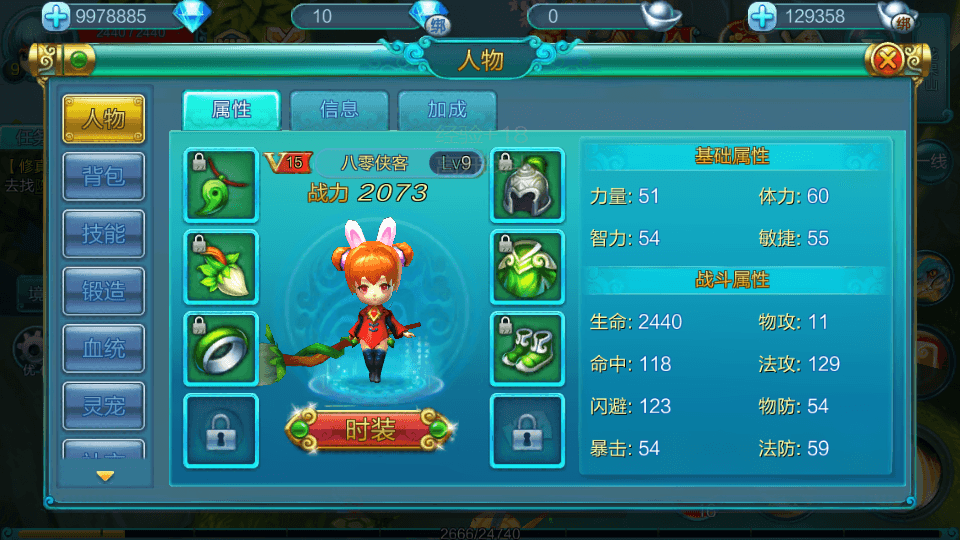Select the green jade necklace equipment slot
The width and height of the screenshot is (960, 540).
coord(221,186)
